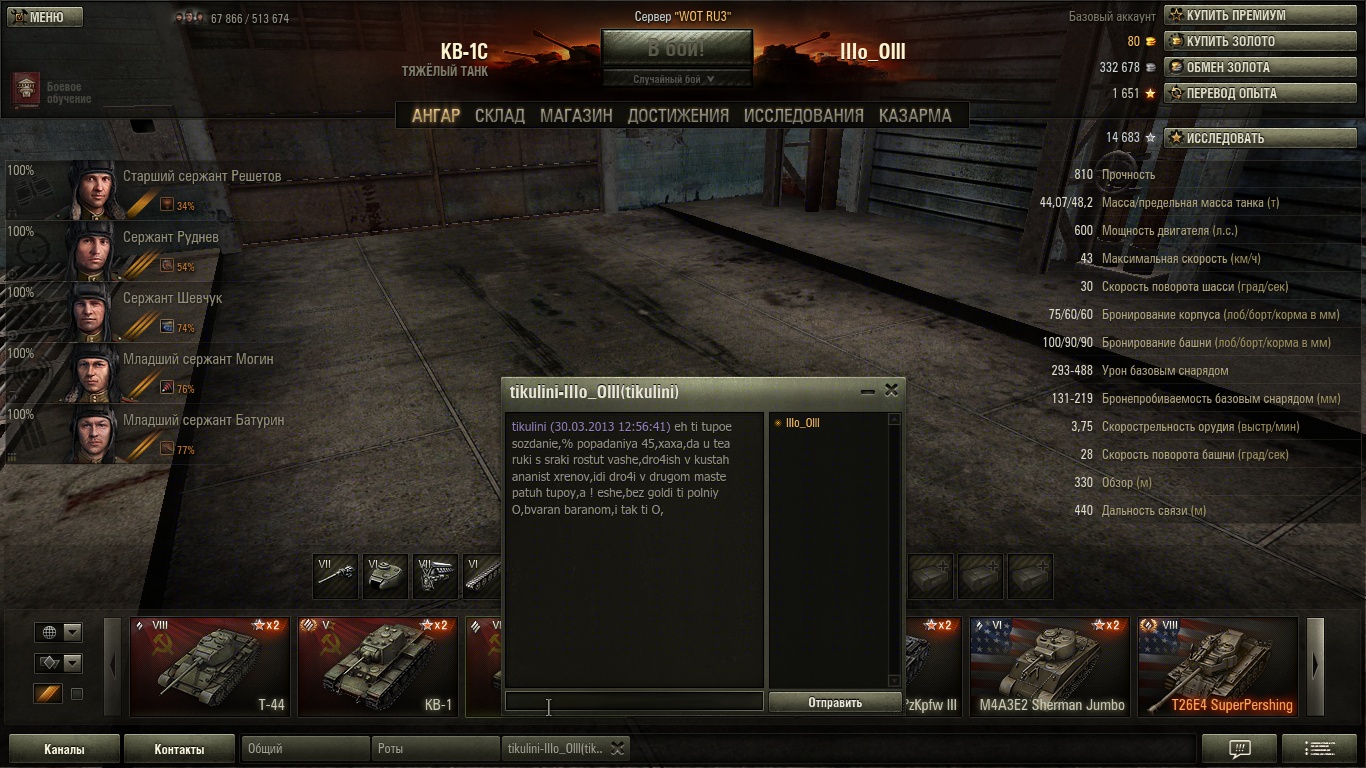The height and width of the screenshot is (768, 1366).
Task: Send the chat message with Отправить
Action: click(835, 703)
